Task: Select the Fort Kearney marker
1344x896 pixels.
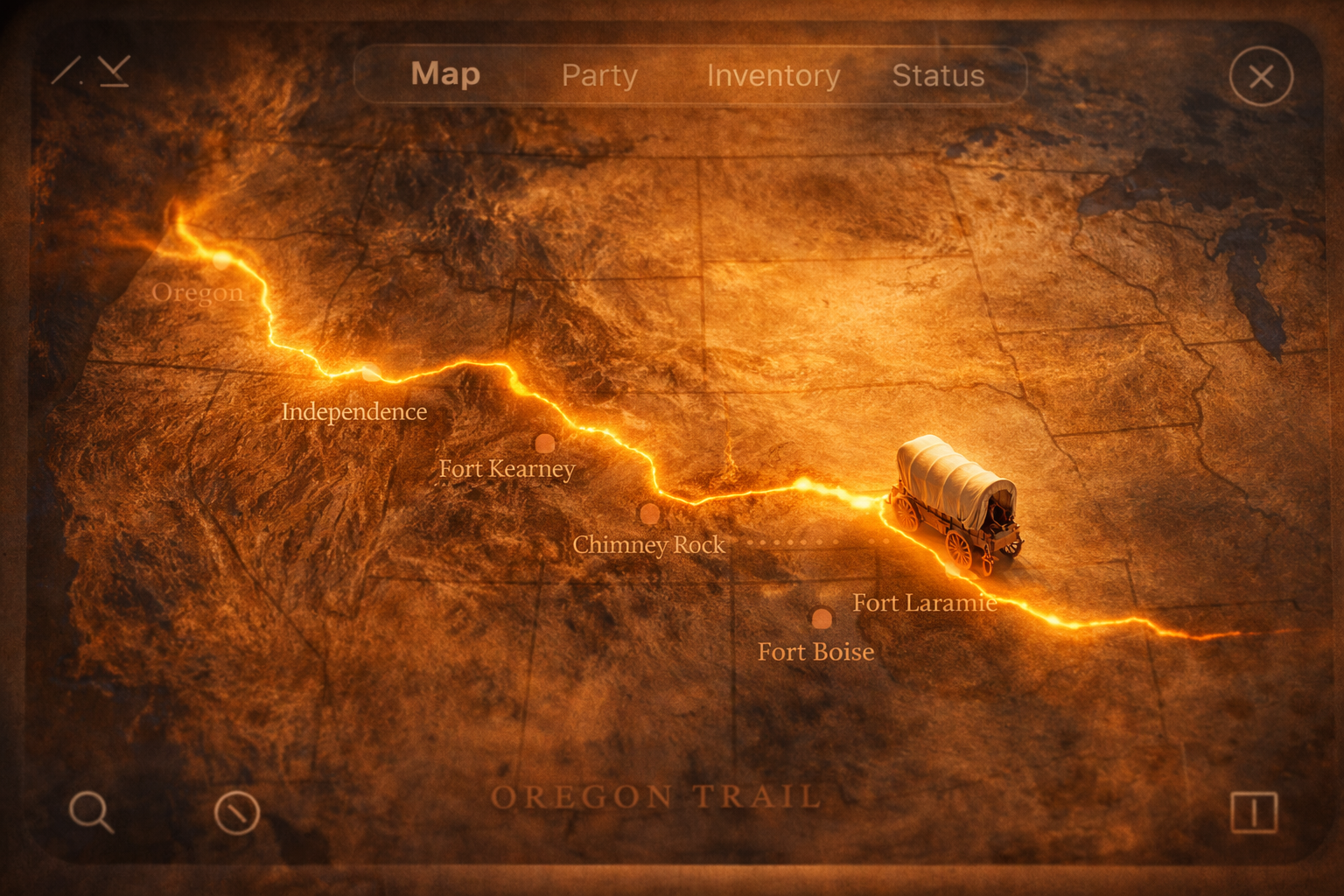Action: coord(544,444)
